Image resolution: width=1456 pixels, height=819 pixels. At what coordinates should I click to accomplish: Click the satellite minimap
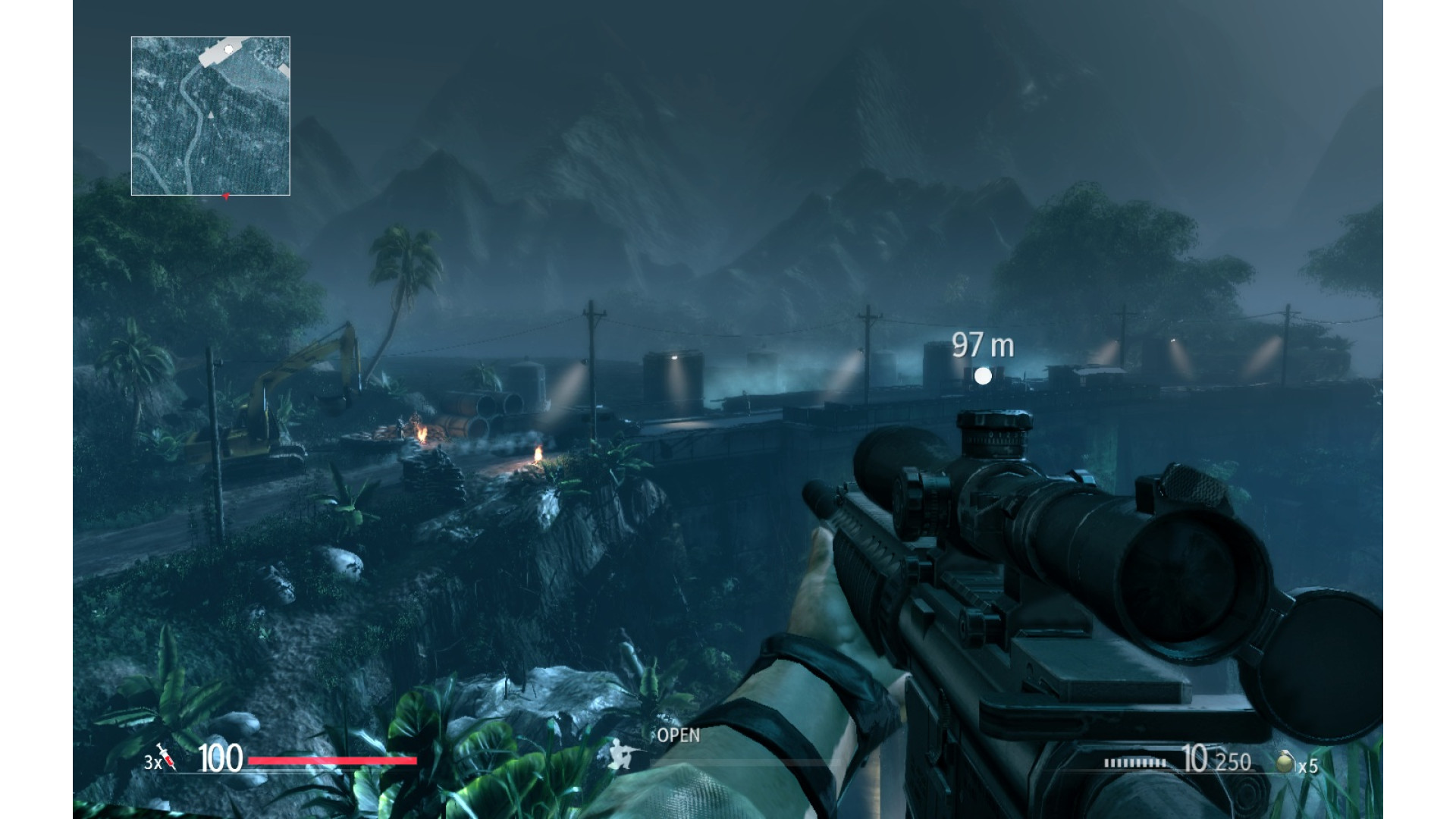pos(210,116)
